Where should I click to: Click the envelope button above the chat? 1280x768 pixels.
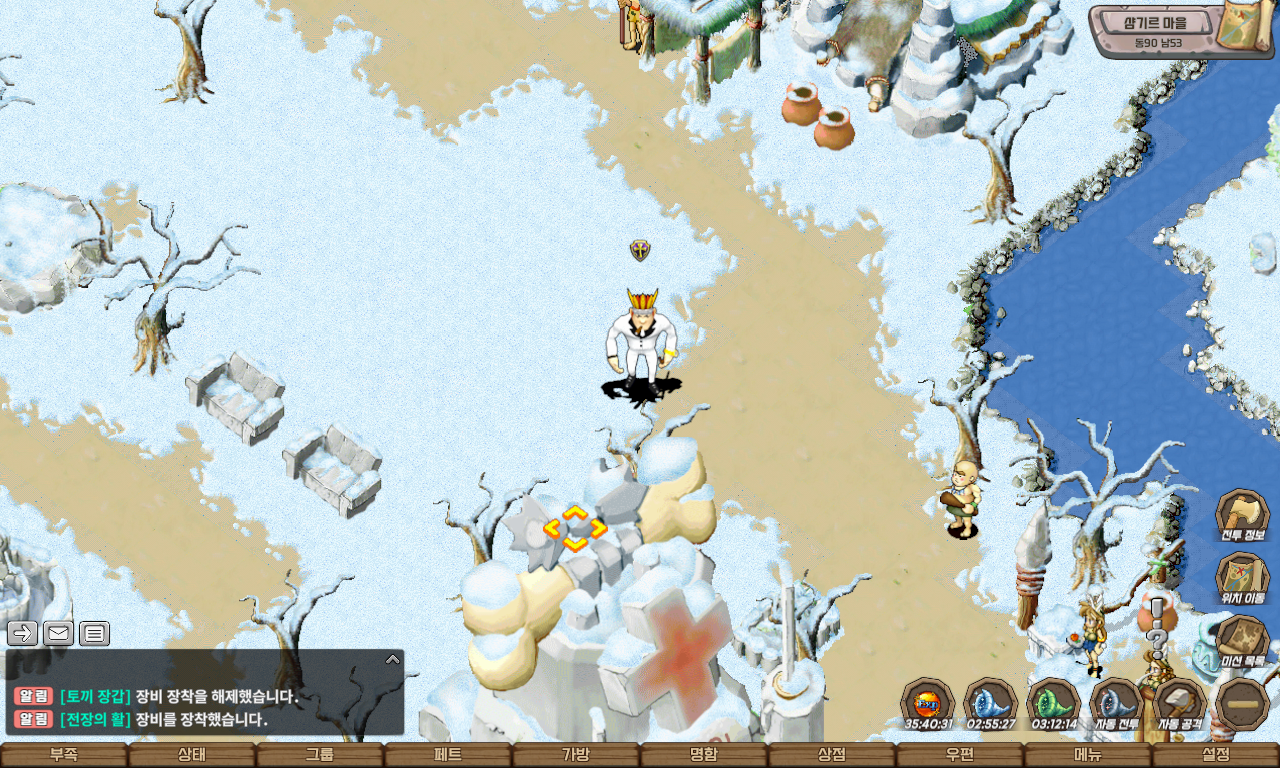point(58,633)
